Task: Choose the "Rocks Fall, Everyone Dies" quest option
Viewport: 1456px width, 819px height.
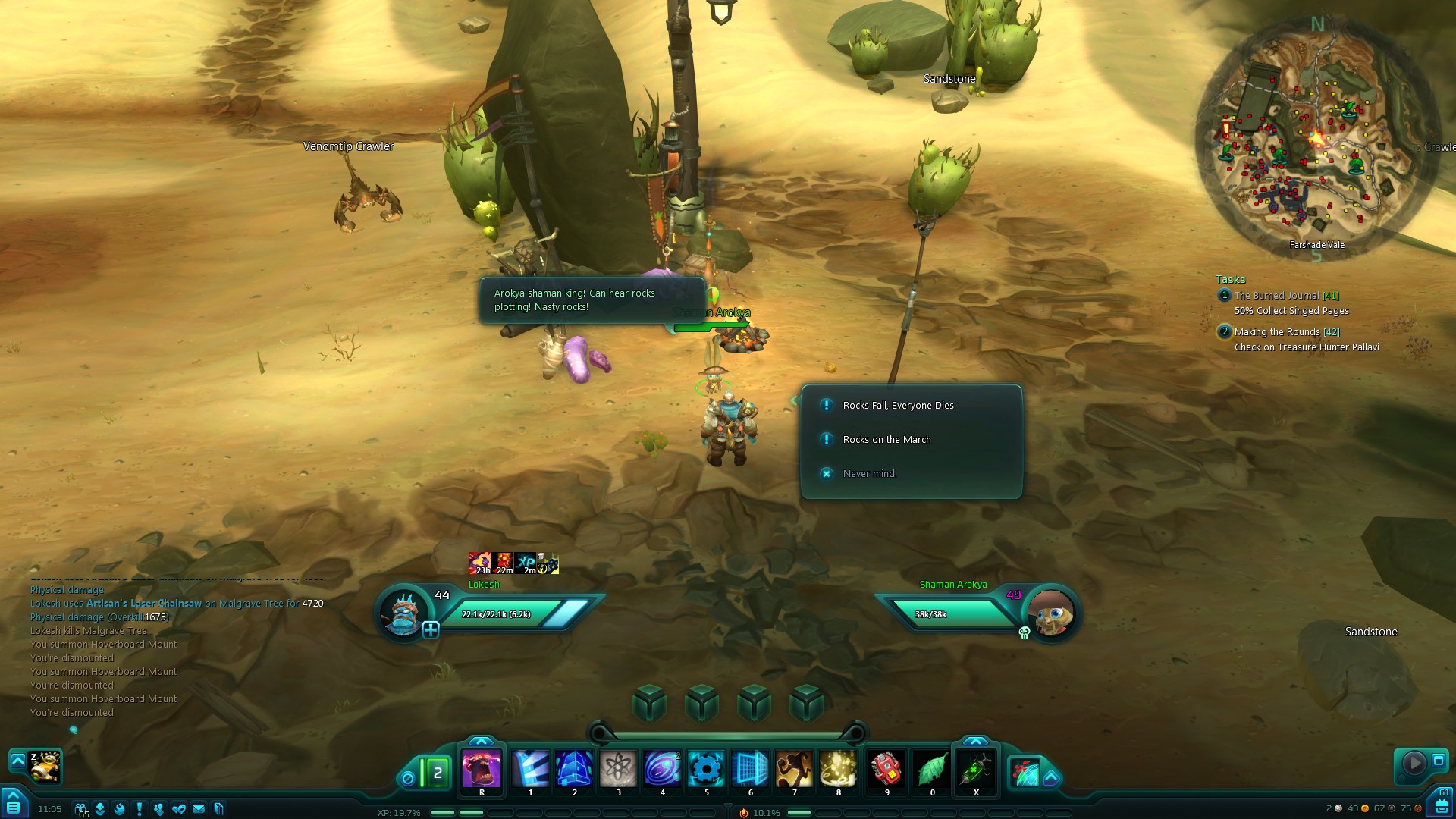Action: 898,406
